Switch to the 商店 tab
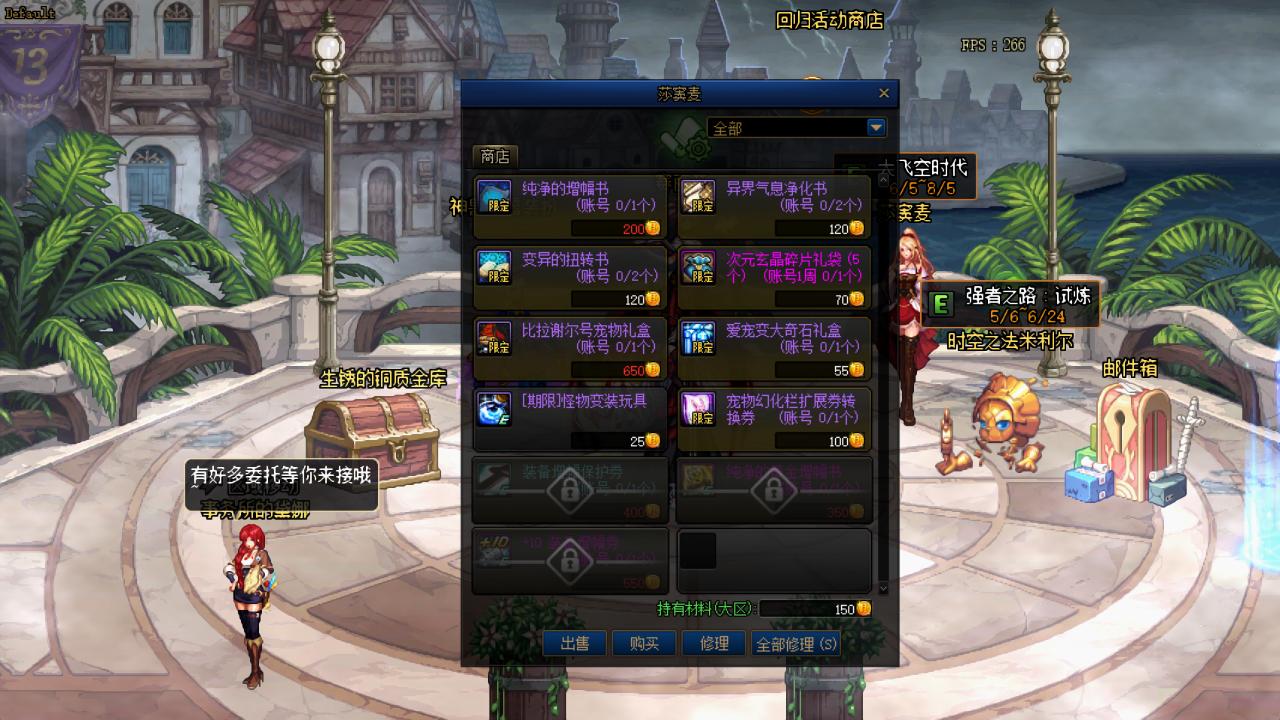This screenshot has height=720, width=1280. coord(493,156)
